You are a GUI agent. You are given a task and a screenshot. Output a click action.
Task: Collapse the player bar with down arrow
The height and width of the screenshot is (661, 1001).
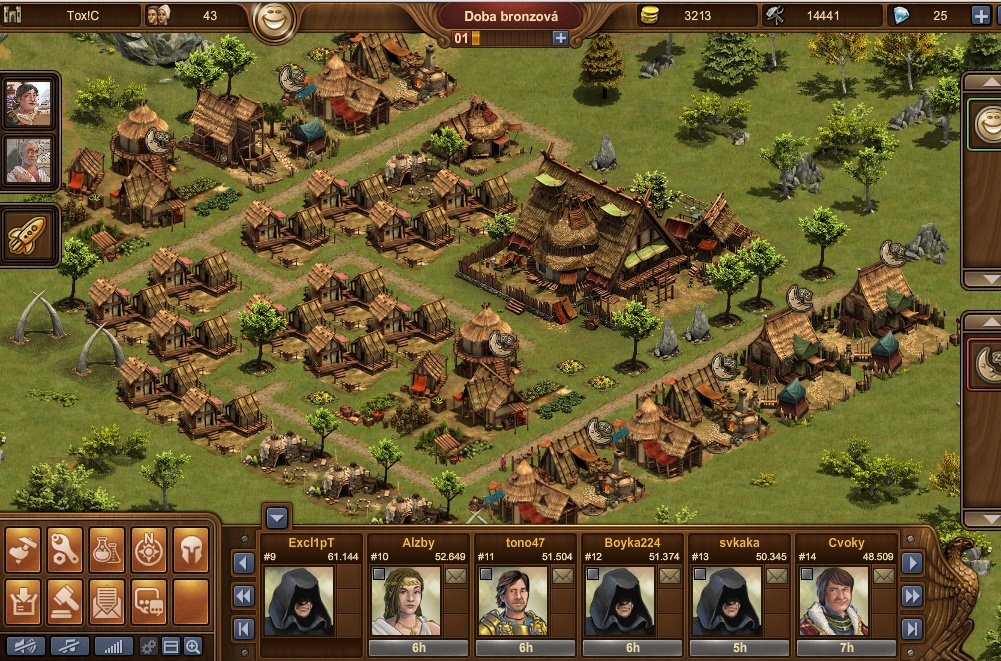click(277, 517)
